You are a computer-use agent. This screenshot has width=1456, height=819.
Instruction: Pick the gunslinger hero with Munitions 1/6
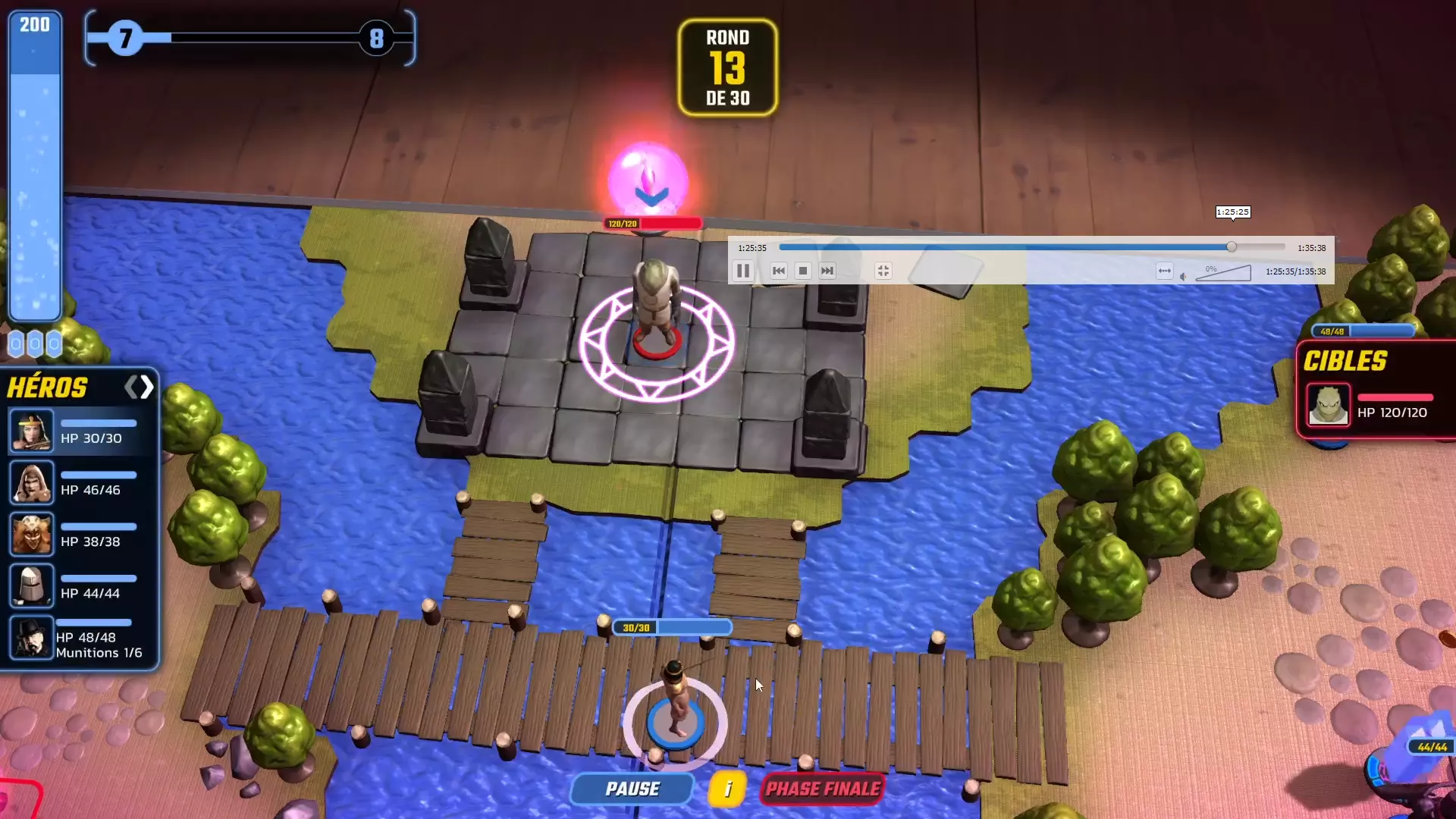coord(32,638)
